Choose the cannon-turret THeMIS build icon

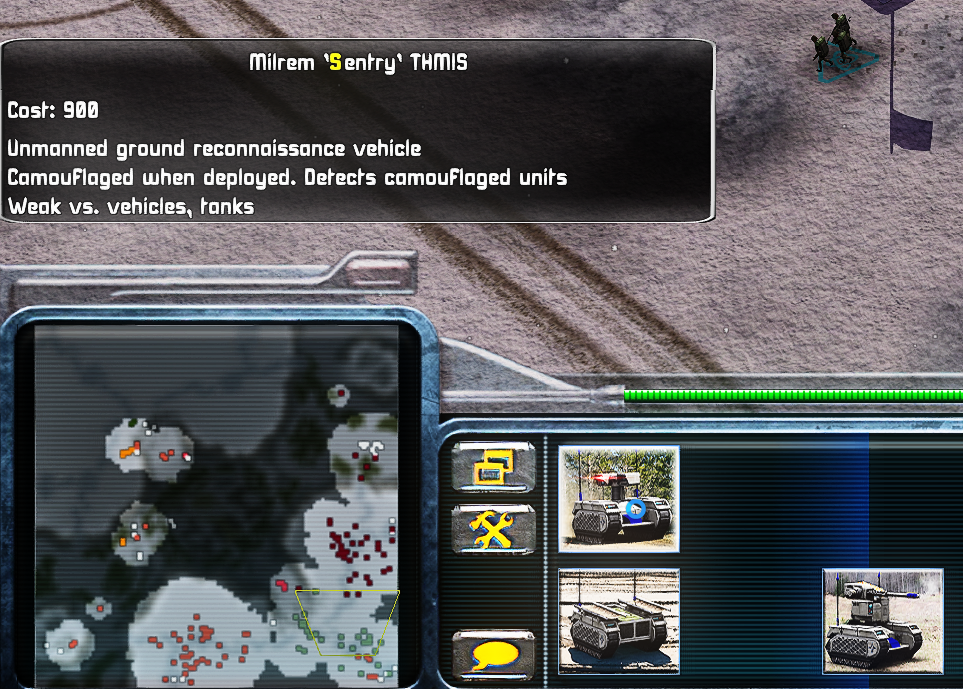[x=882, y=621]
